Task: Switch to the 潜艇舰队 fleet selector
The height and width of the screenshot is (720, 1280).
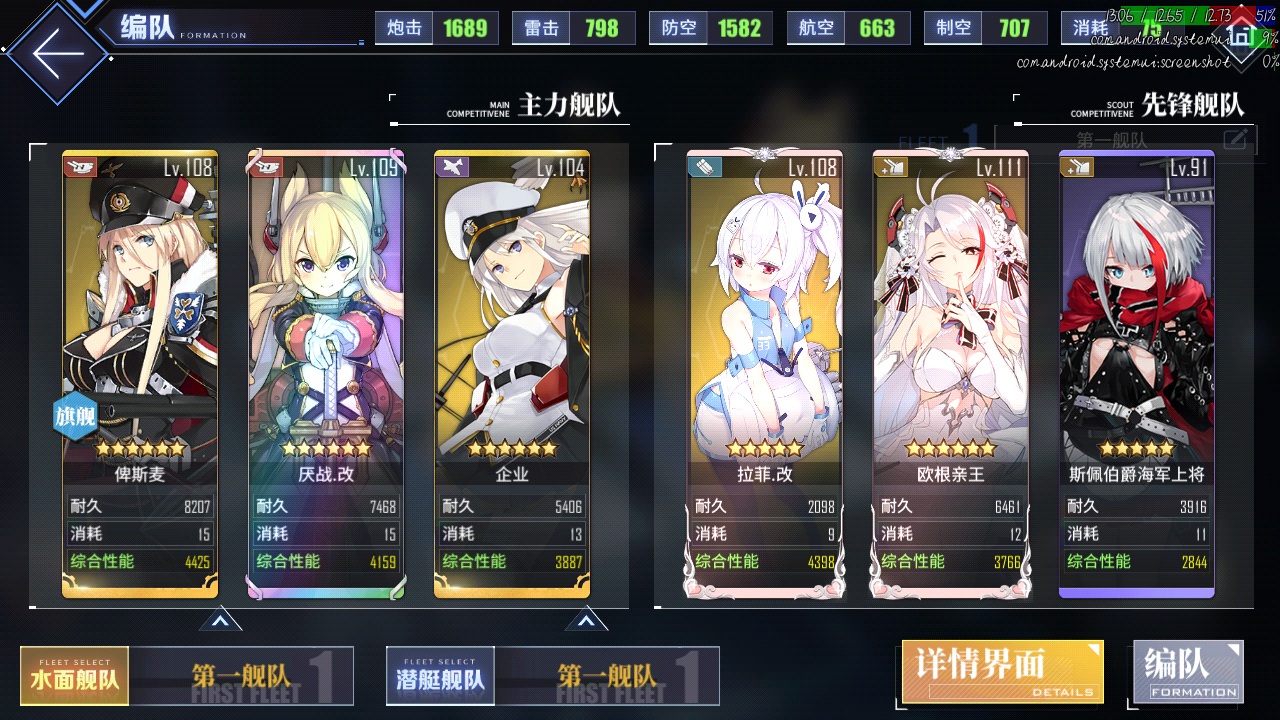Action: pyautogui.click(x=441, y=676)
